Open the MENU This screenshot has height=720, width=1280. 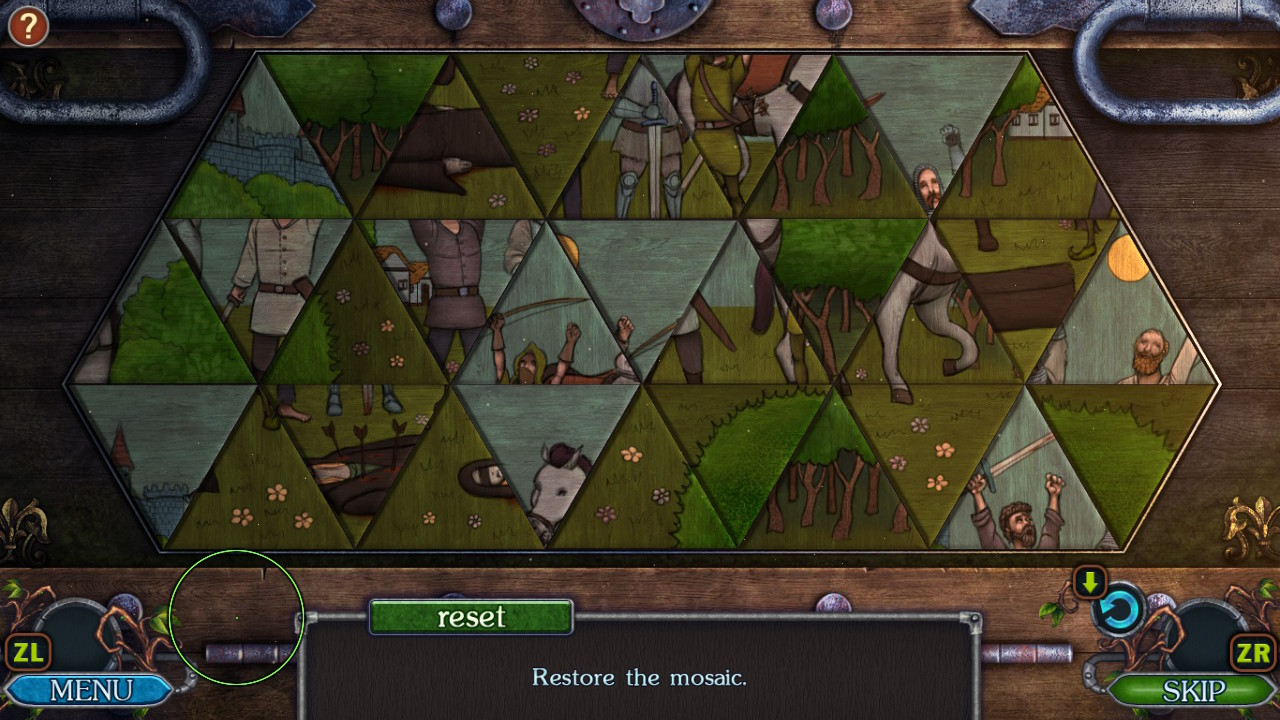pos(90,690)
